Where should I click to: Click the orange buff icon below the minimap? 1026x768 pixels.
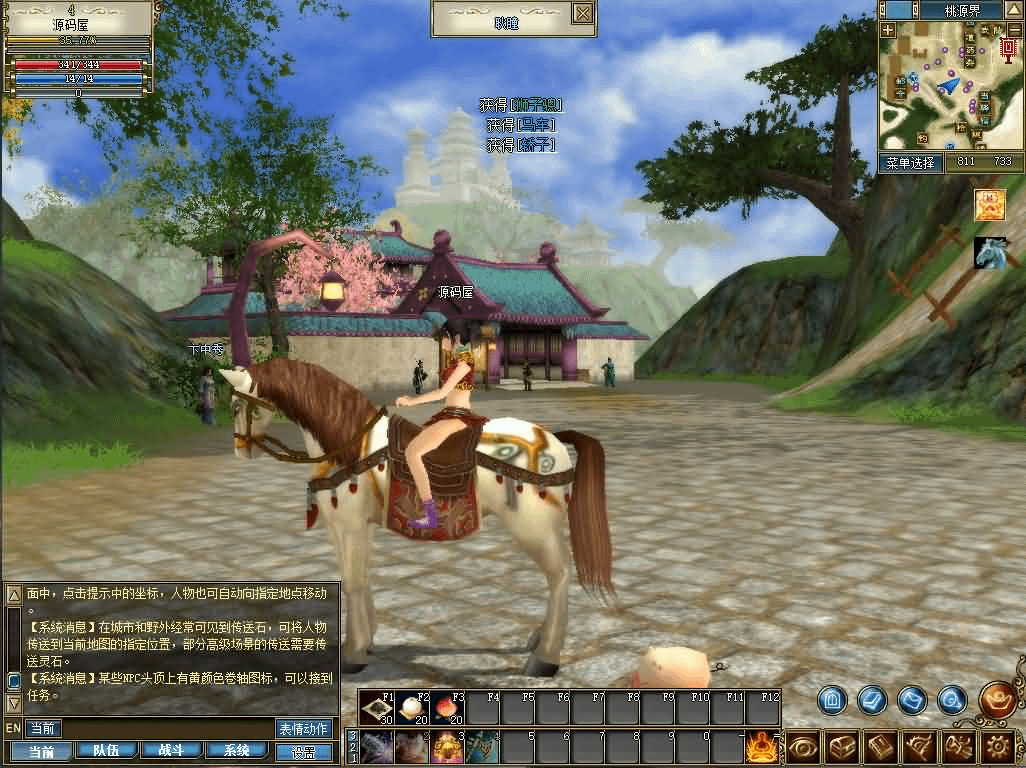(989, 205)
